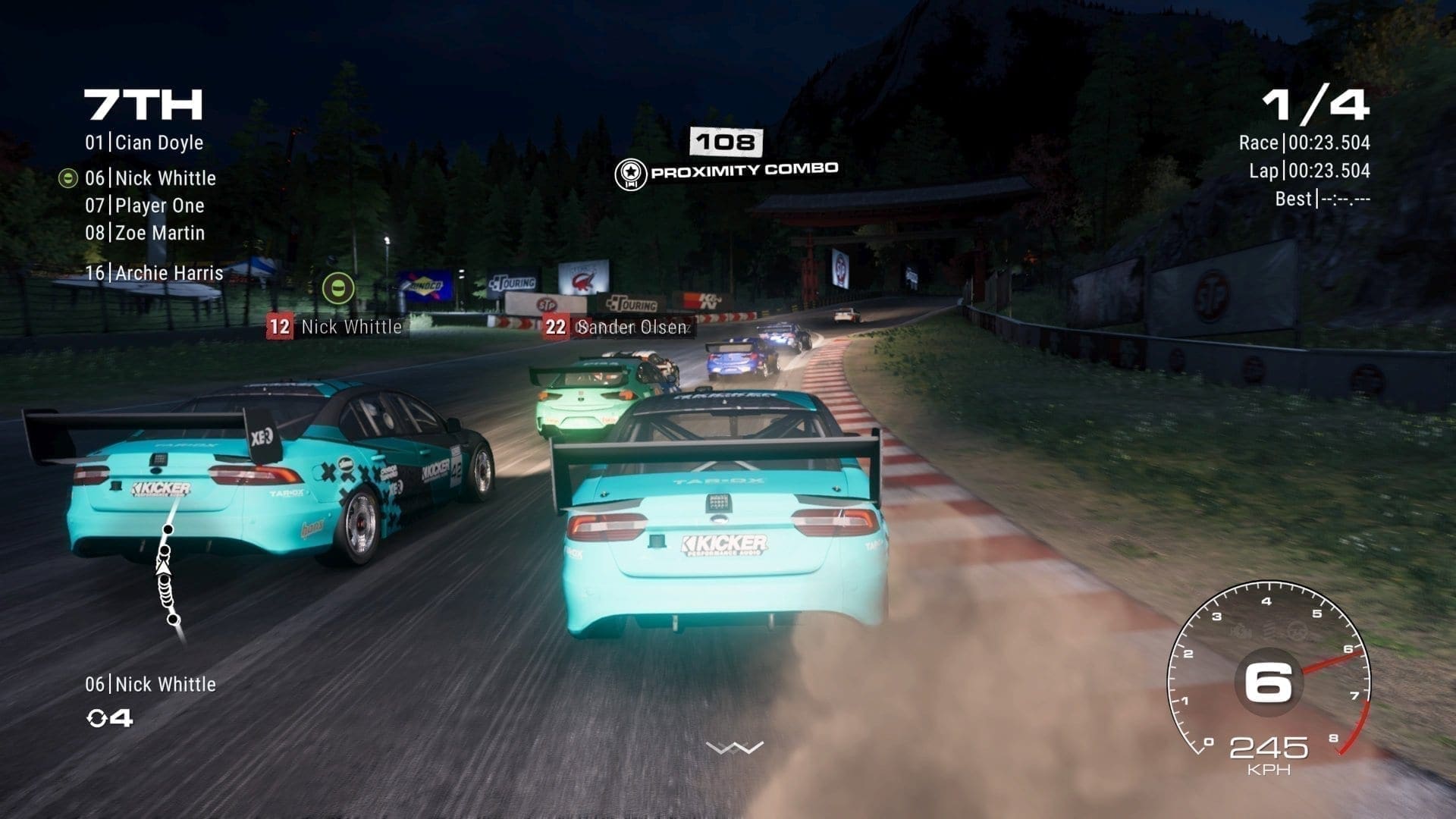This screenshot has width=1456, height=819.
Task: Select the Sander Olsen number 22 name tag
Action: [x=617, y=327]
